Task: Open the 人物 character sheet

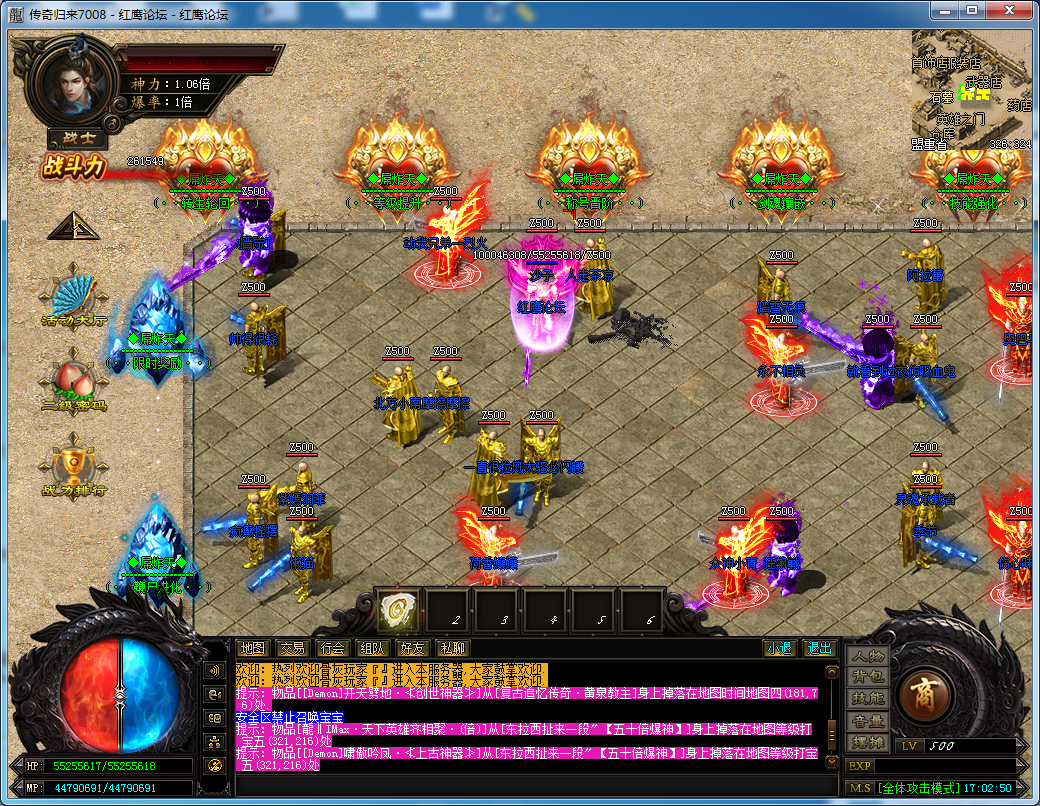Action: pyautogui.click(x=867, y=657)
